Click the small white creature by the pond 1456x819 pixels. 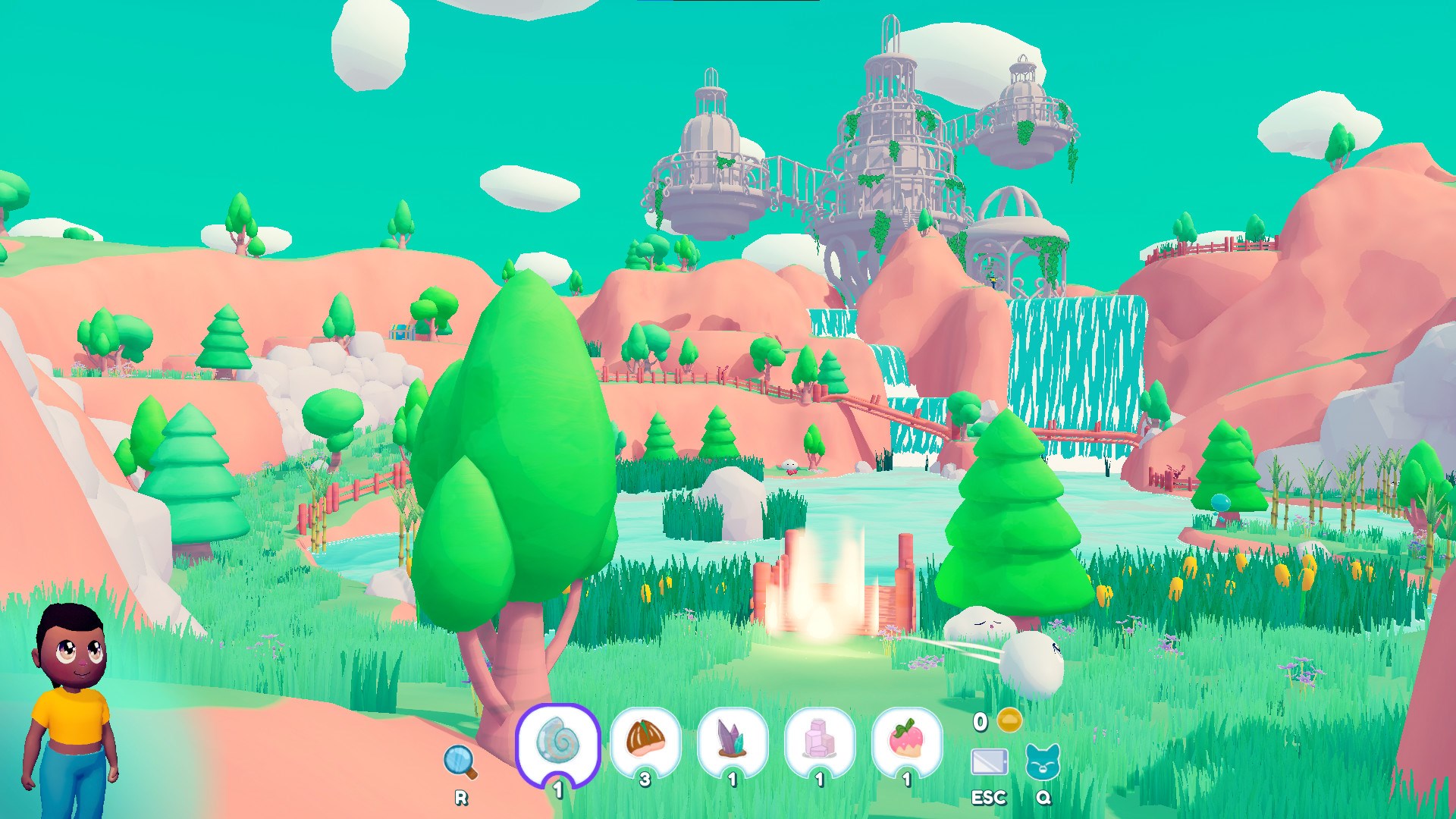pos(790,466)
